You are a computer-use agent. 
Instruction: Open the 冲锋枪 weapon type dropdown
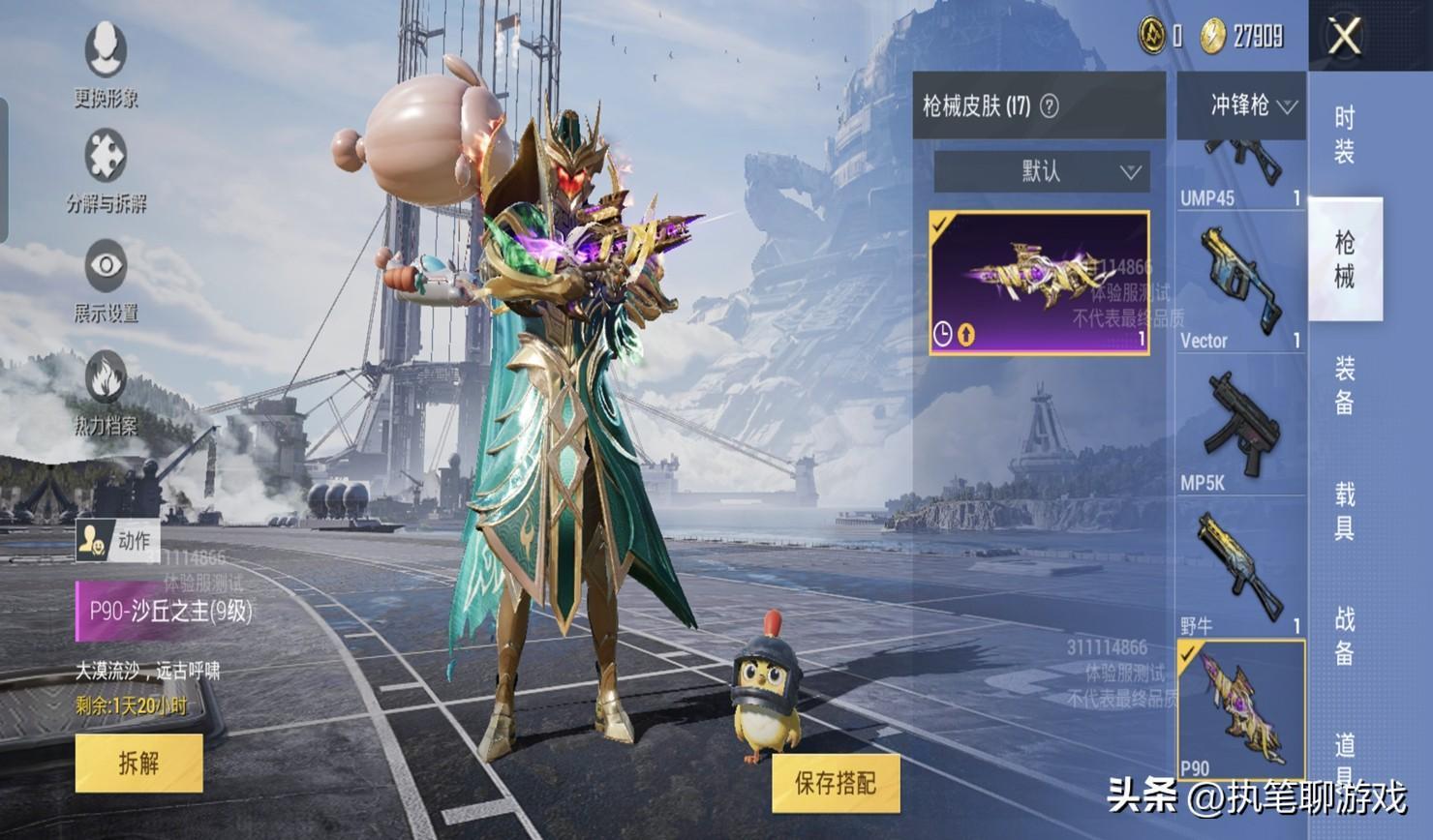(1242, 105)
